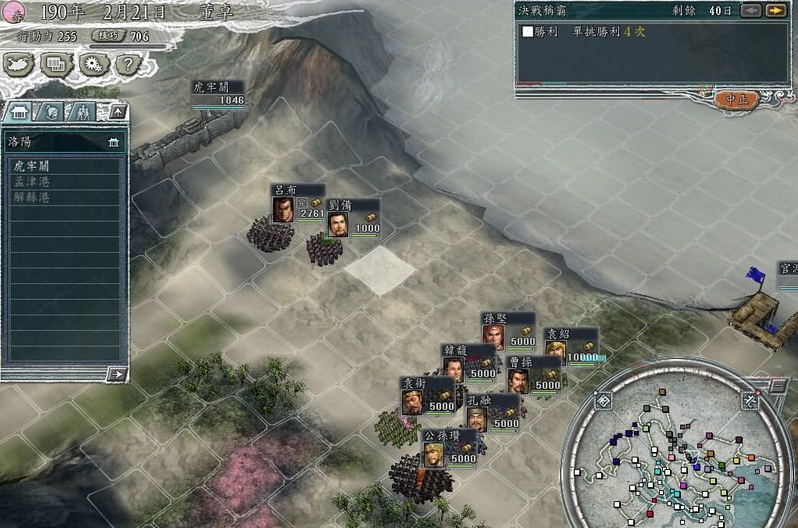Choose 解縣港 from the list
This screenshot has height=528, width=798.
[x=32, y=197]
